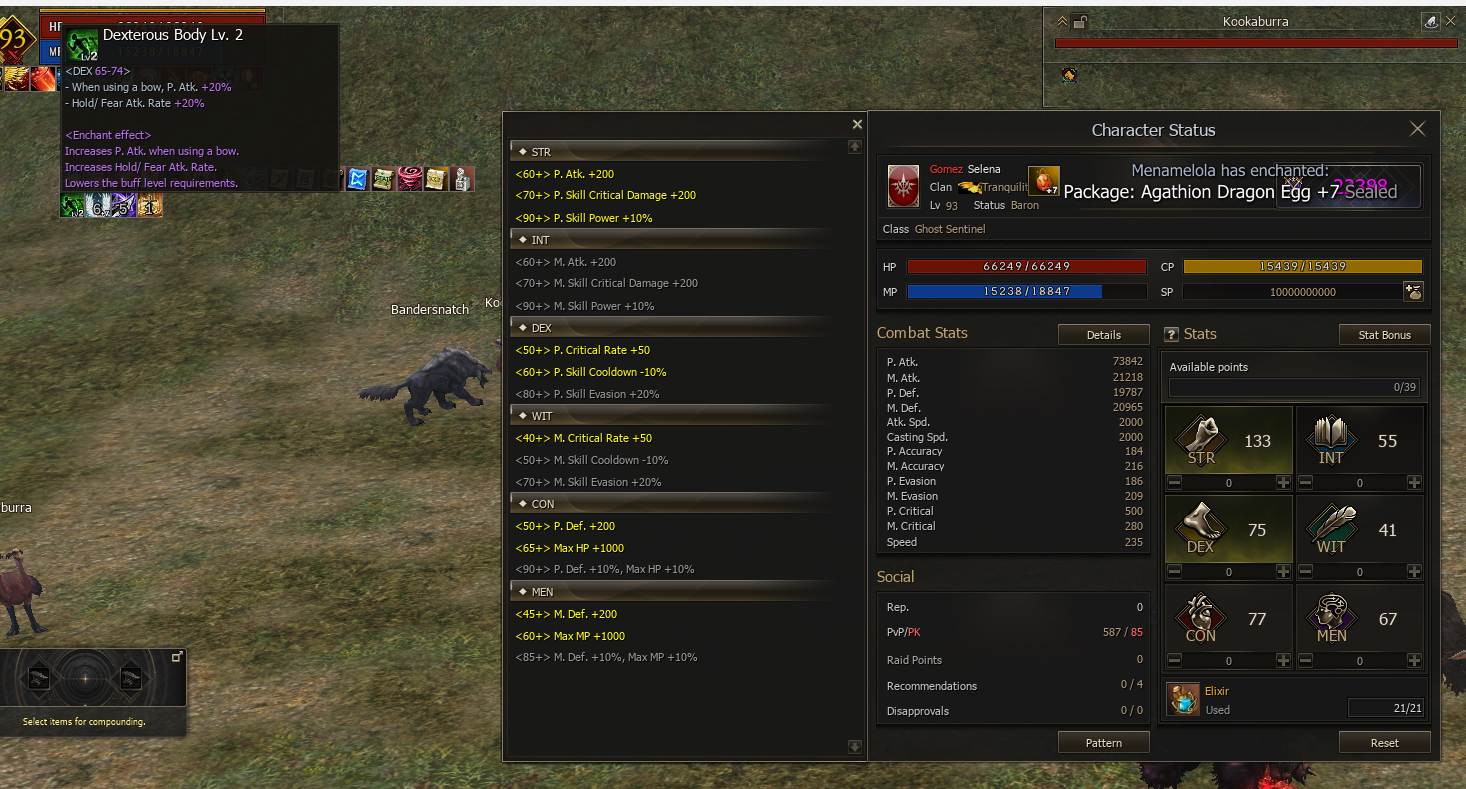This screenshot has height=789, width=1466.
Task: Select the Dexterous Body buff icon
Action: pos(72,206)
